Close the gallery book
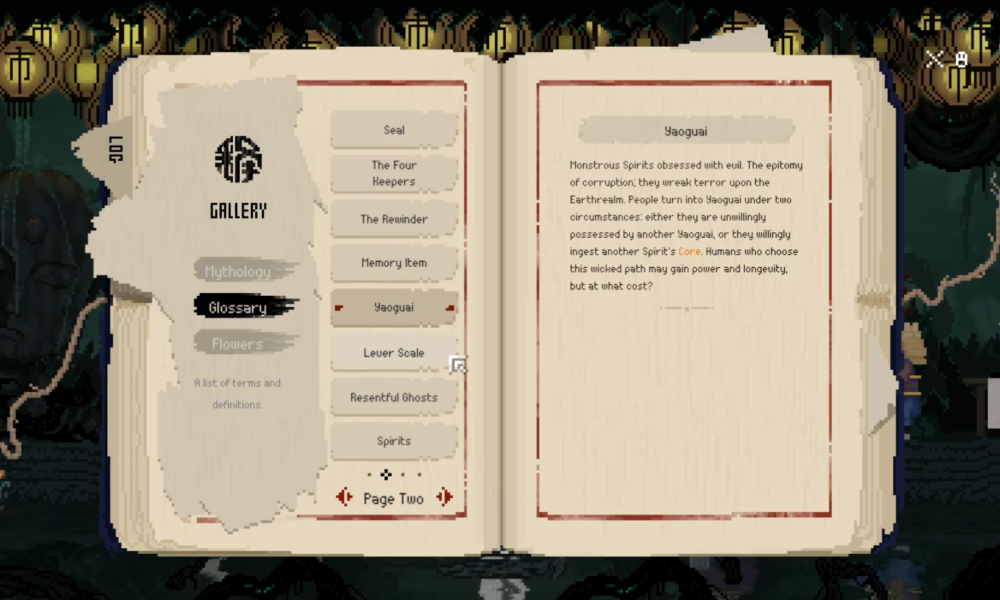The image size is (1000, 600). pos(935,59)
